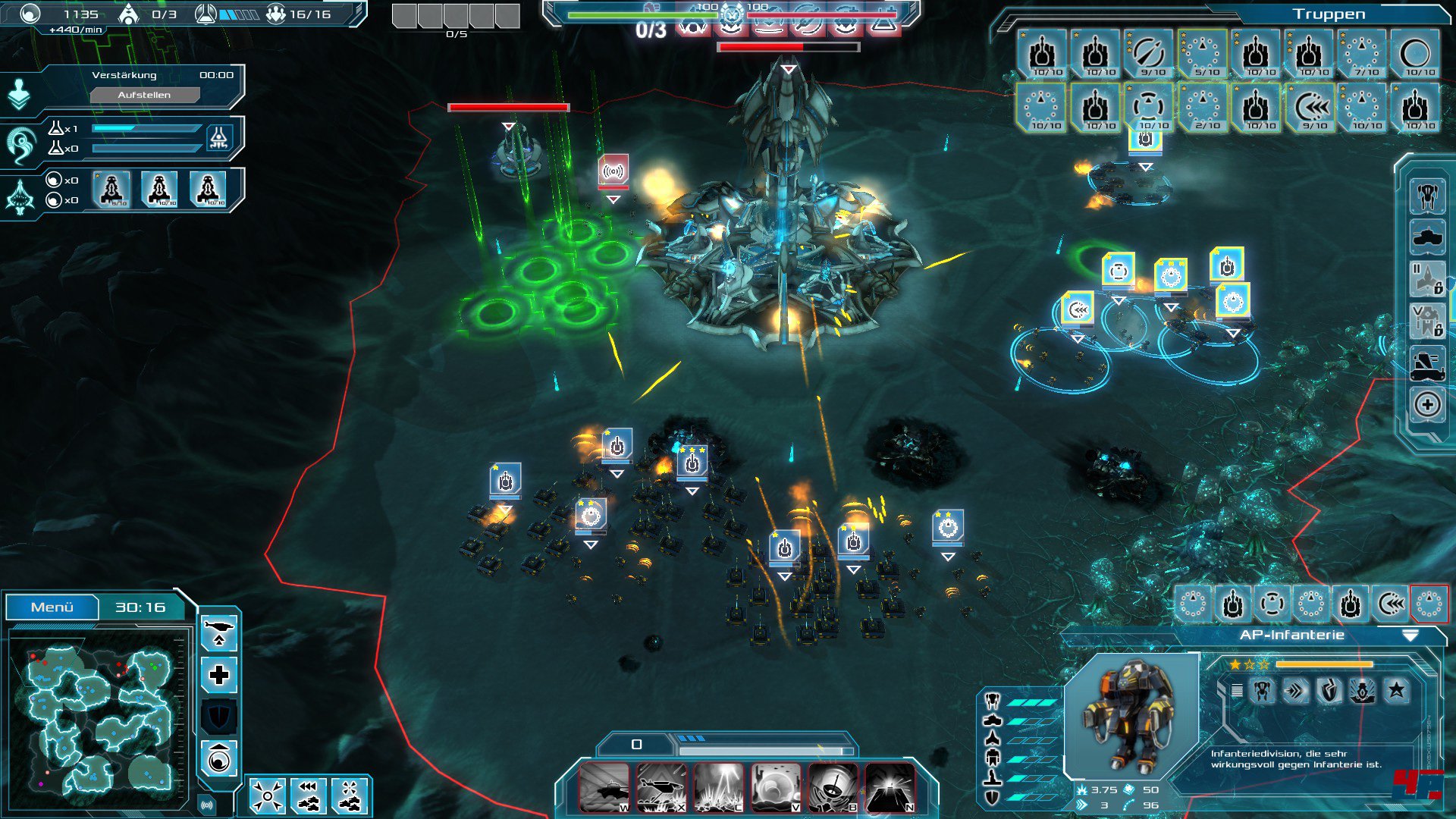1456x819 pixels.
Task: Click the Aufstellen reinforcement button
Action: (144, 95)
